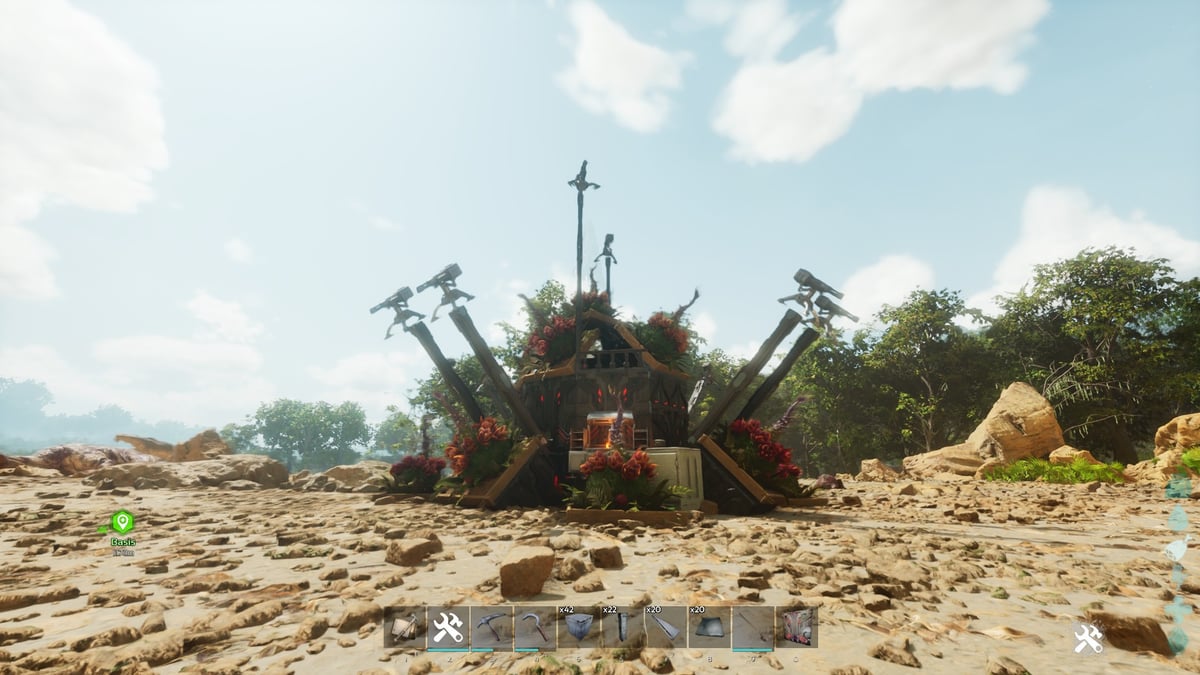Select the flat ceiling tile stack
The width and height of the screenshot is (1200, 675).
coord(709,628)
